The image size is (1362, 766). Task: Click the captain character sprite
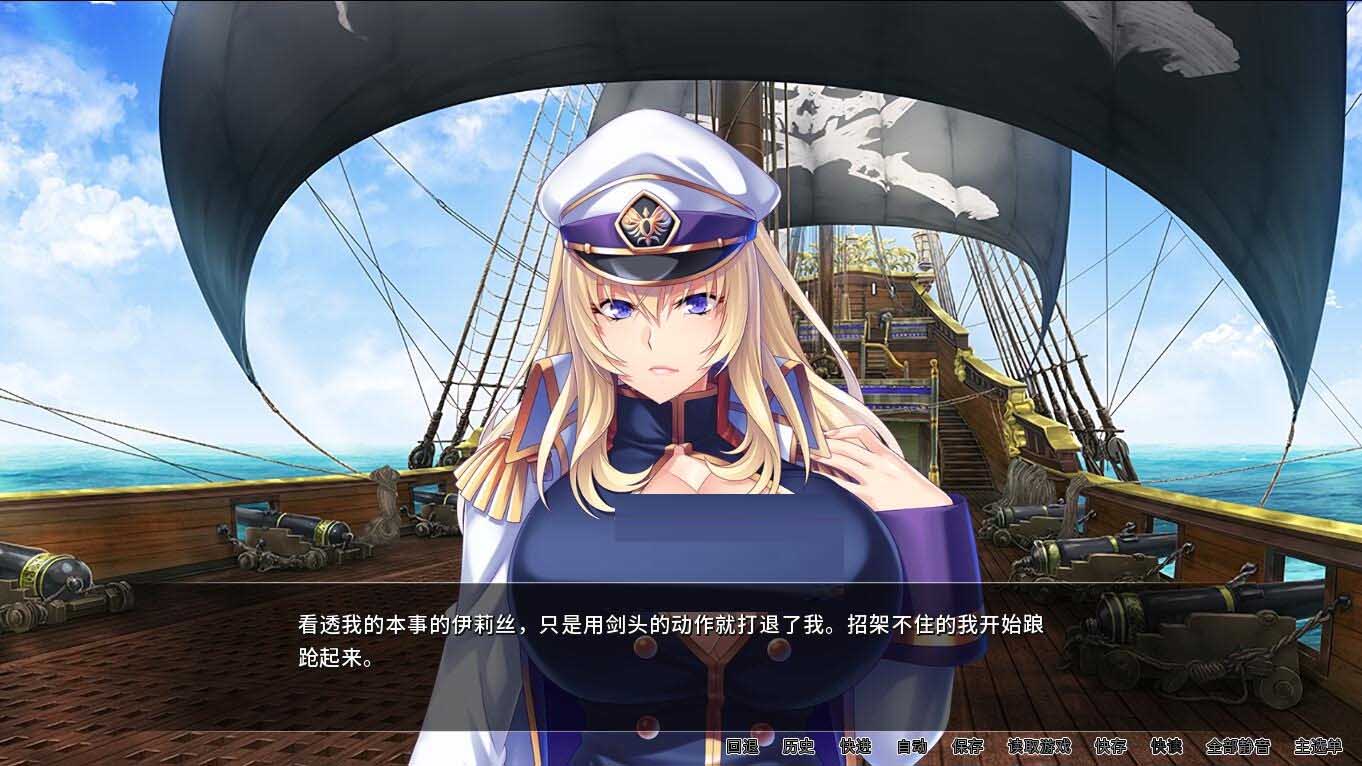click(x=660, y=350)
